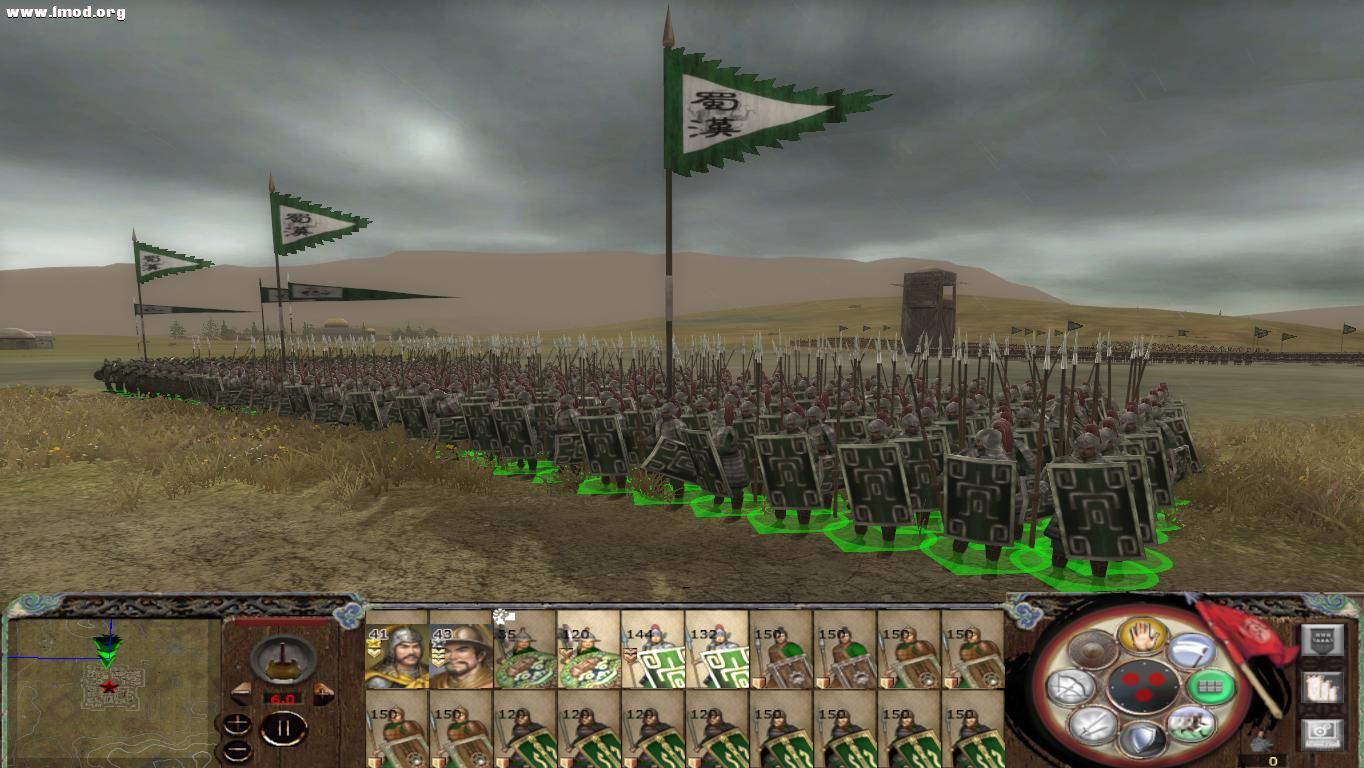Click right arrow to increase game speed

point(324,694)
